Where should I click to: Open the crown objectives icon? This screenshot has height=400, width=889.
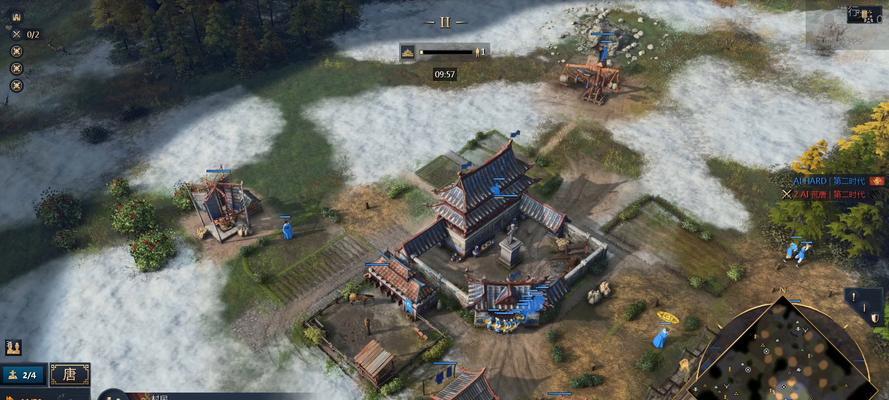pos(16,17)
